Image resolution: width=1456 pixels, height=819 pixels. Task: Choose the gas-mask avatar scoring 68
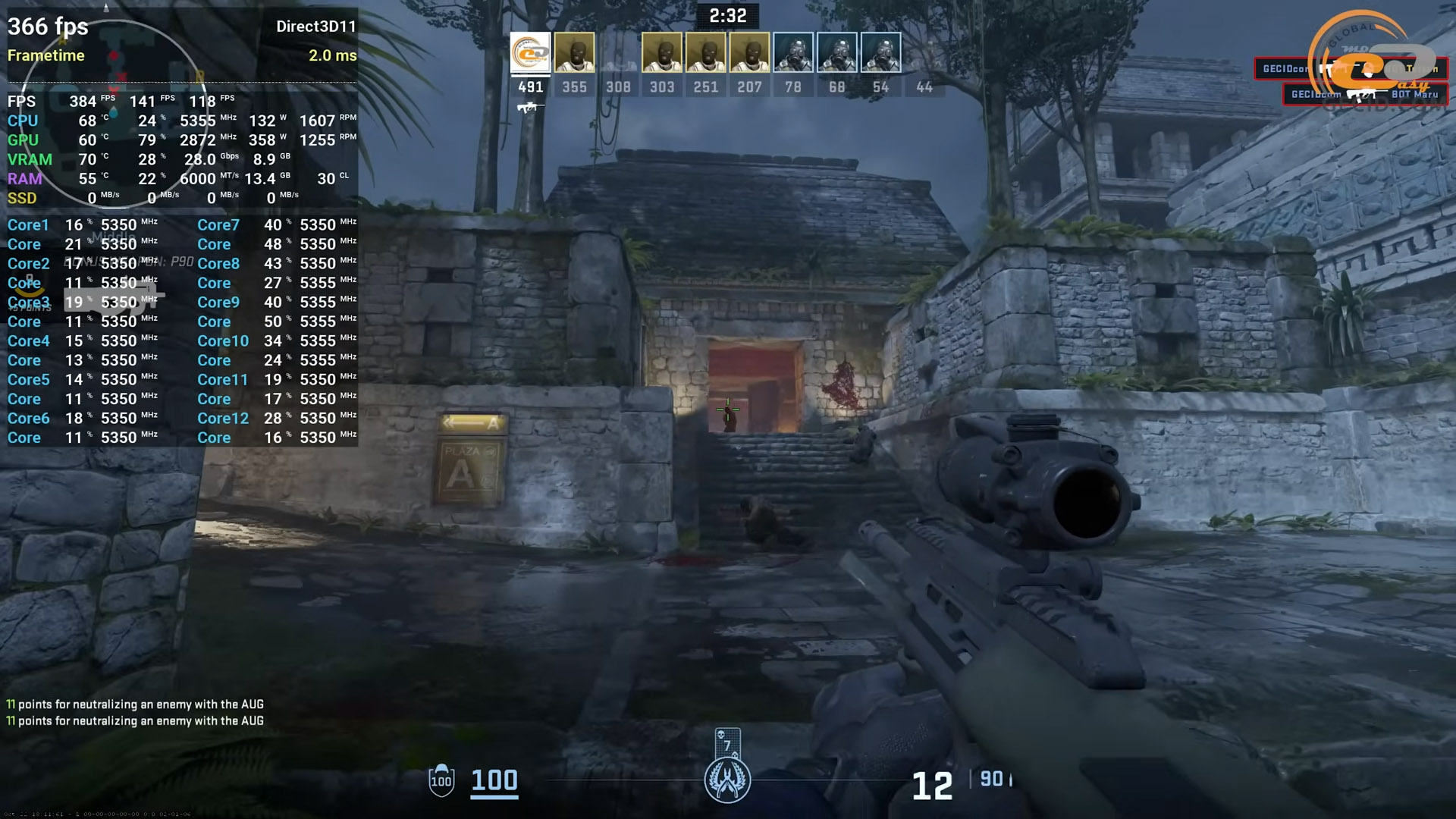pyautogui.click(x=837, y=53)
